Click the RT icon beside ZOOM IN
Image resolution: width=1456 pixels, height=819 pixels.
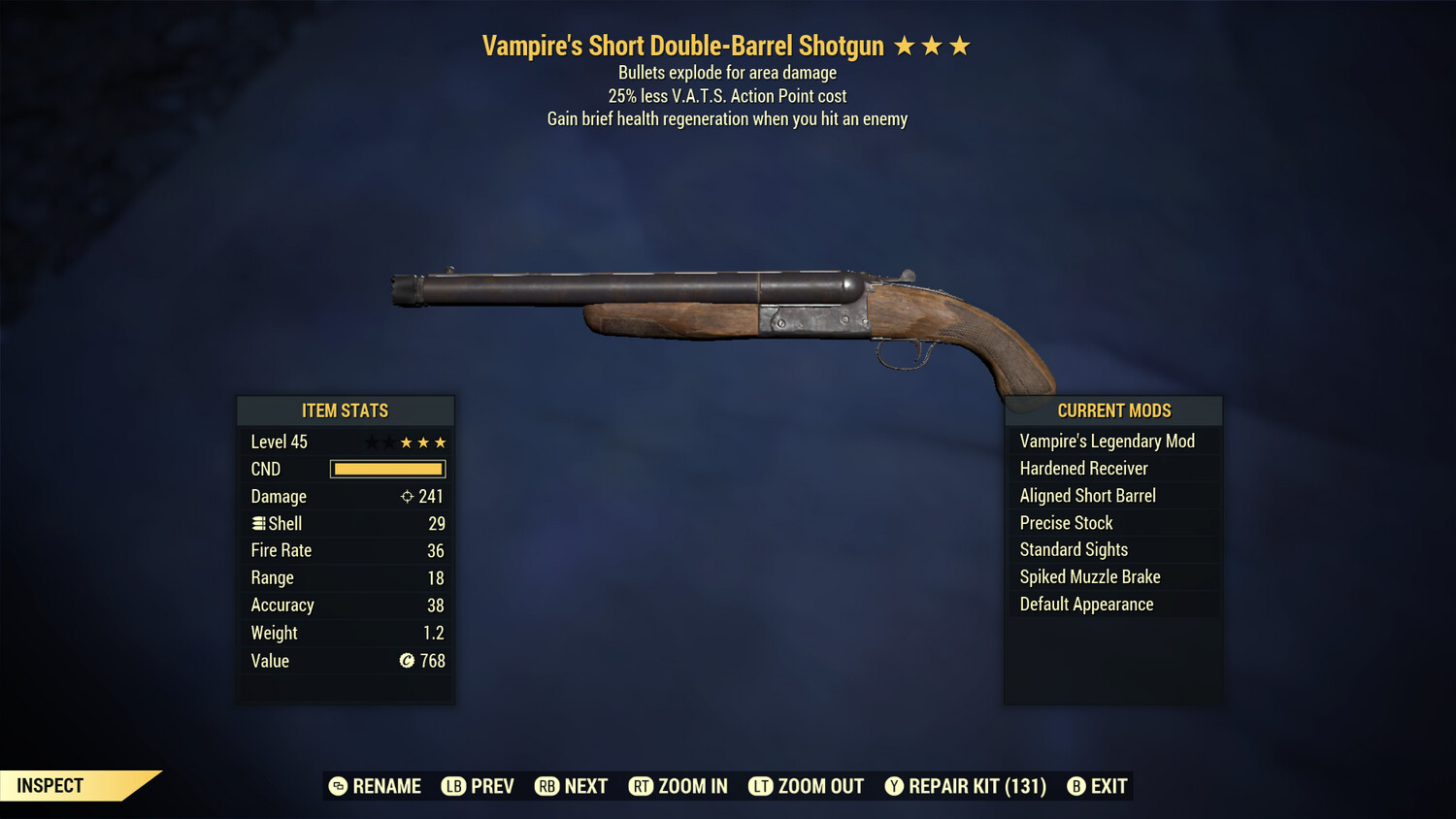641,786
